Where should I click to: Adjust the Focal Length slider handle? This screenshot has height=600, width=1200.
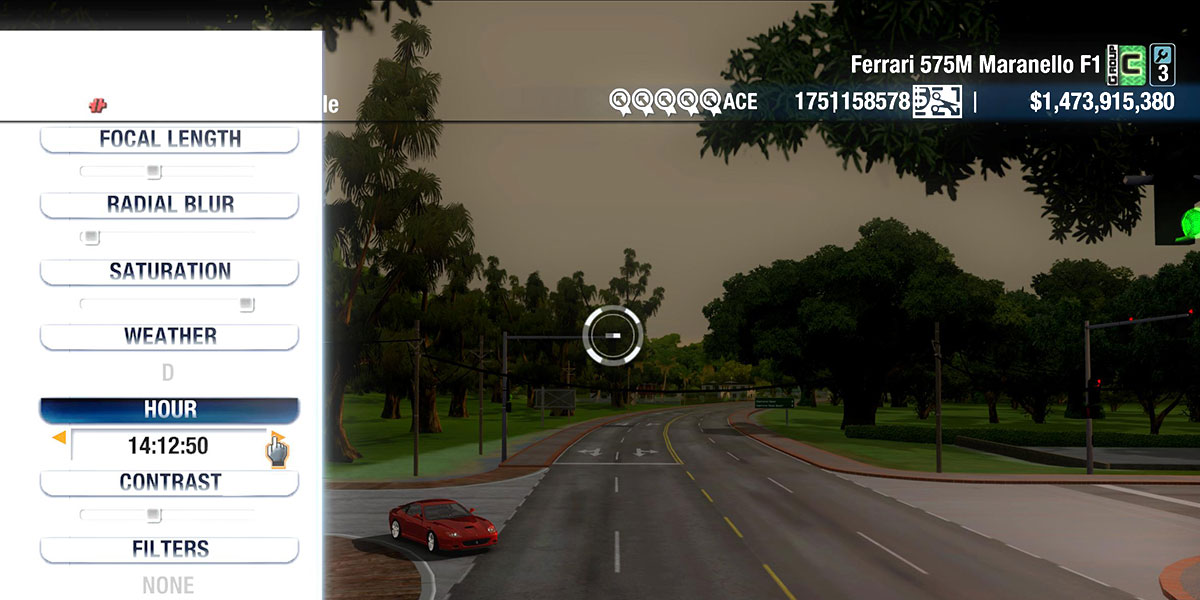coord(153,172)
